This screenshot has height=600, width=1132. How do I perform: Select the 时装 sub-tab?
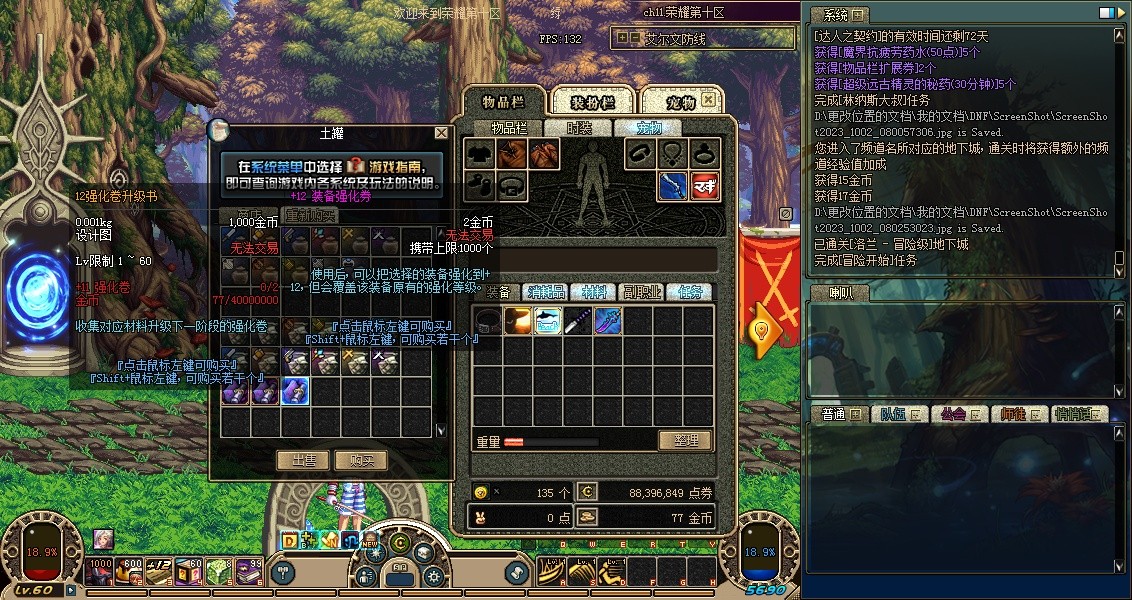(x=578, y=128)
